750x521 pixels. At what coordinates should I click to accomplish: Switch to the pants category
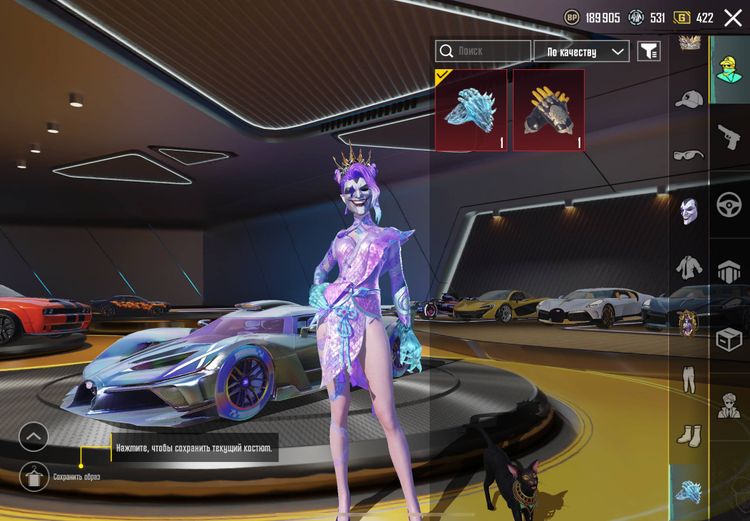[689, 379]
